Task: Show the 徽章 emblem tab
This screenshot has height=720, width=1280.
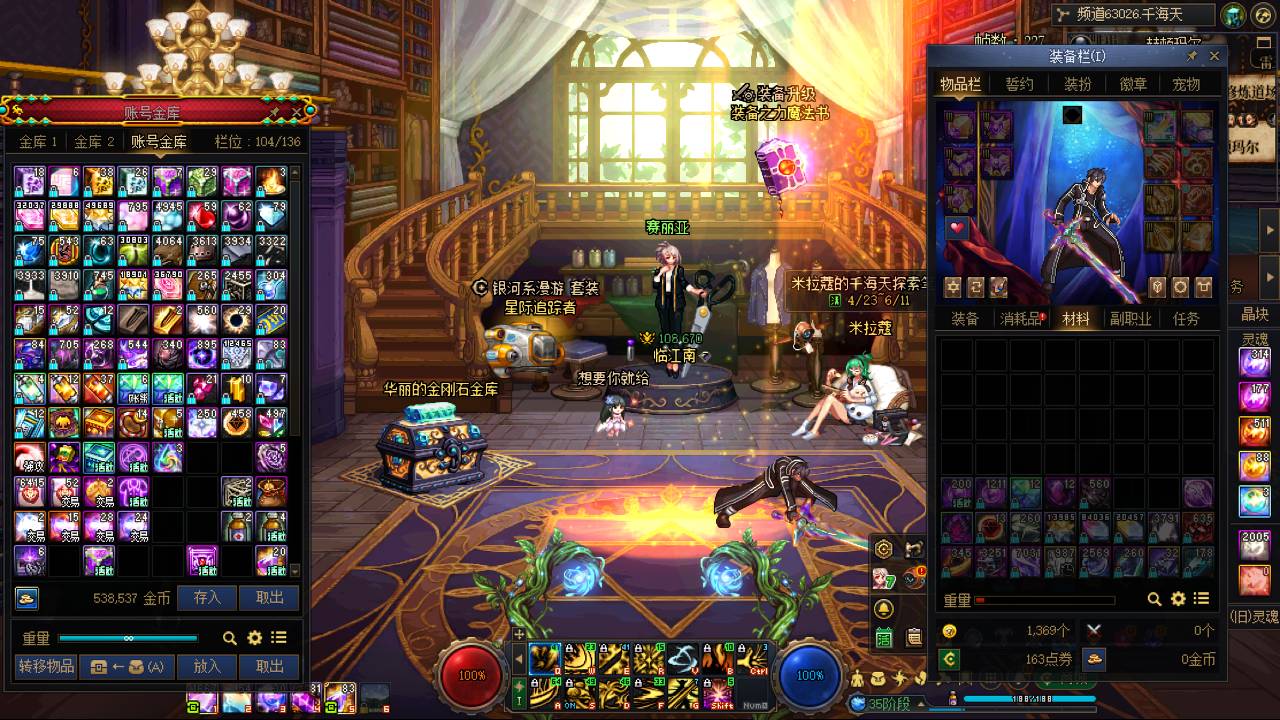Action: tap(1133, 84)
